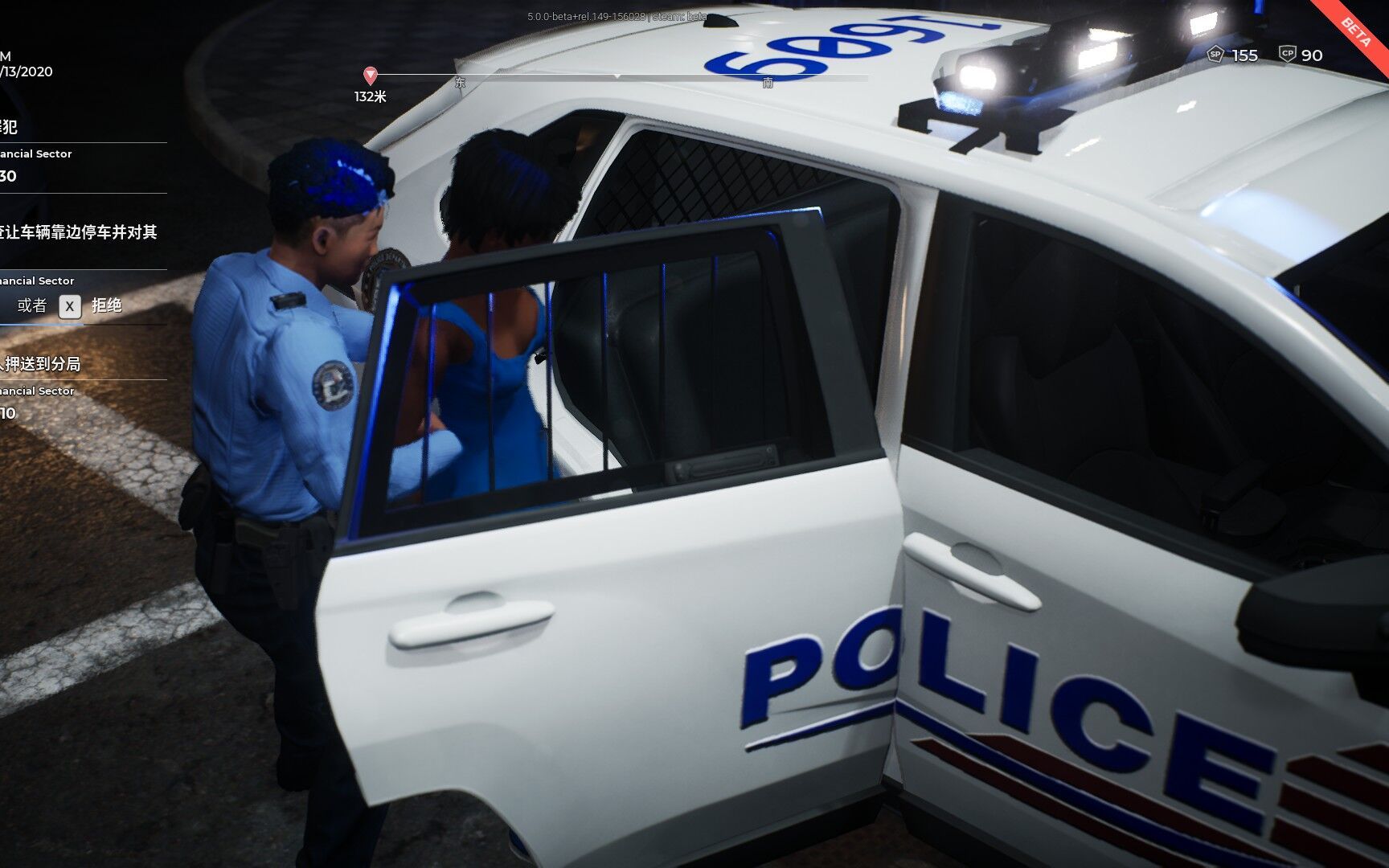Toggle the 或者 alternative option
Screen dimensions: 1389x868
pos(33,305)
